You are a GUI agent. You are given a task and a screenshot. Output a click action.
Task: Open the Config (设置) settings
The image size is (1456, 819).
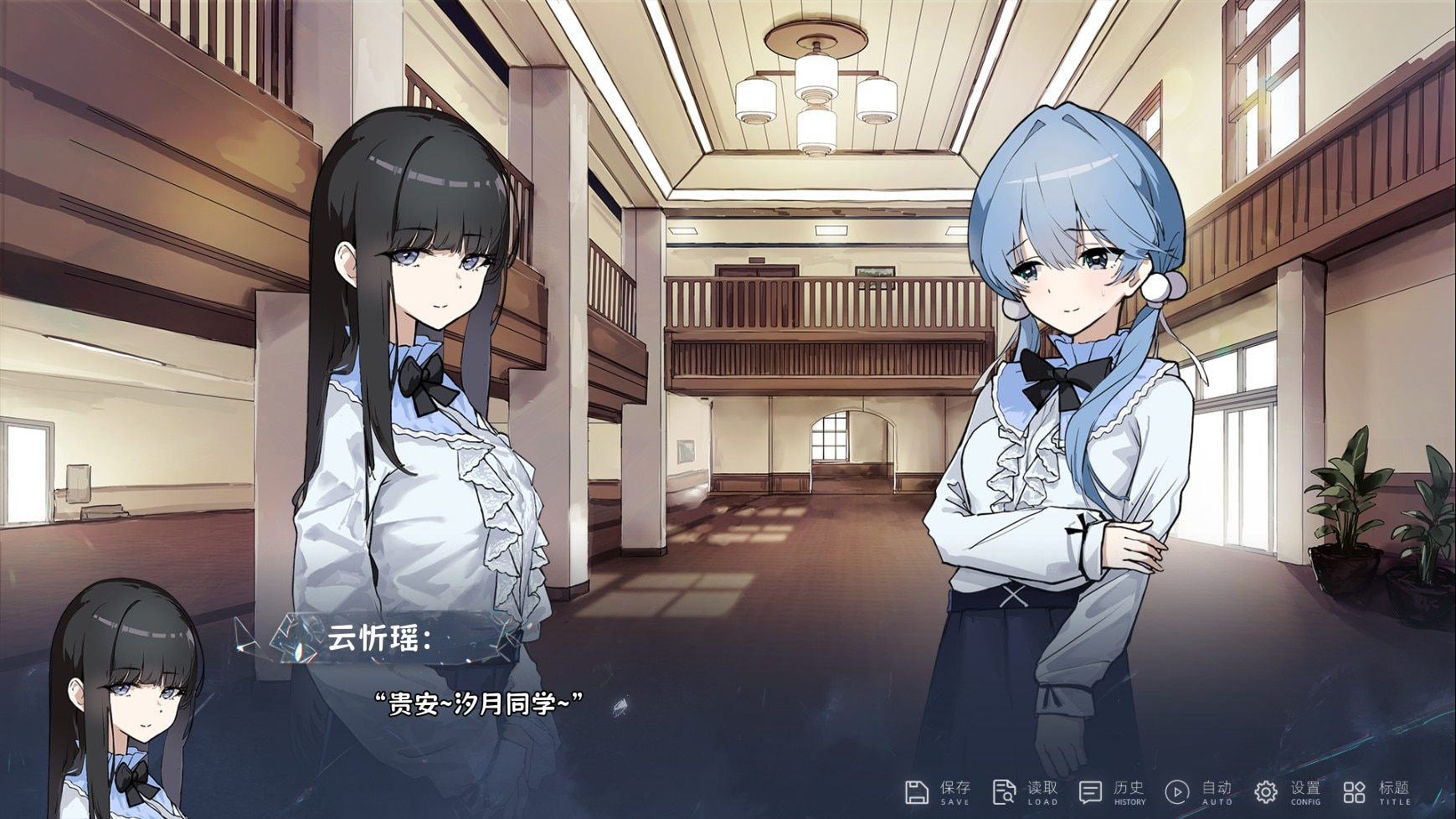tap(1288, 791)
